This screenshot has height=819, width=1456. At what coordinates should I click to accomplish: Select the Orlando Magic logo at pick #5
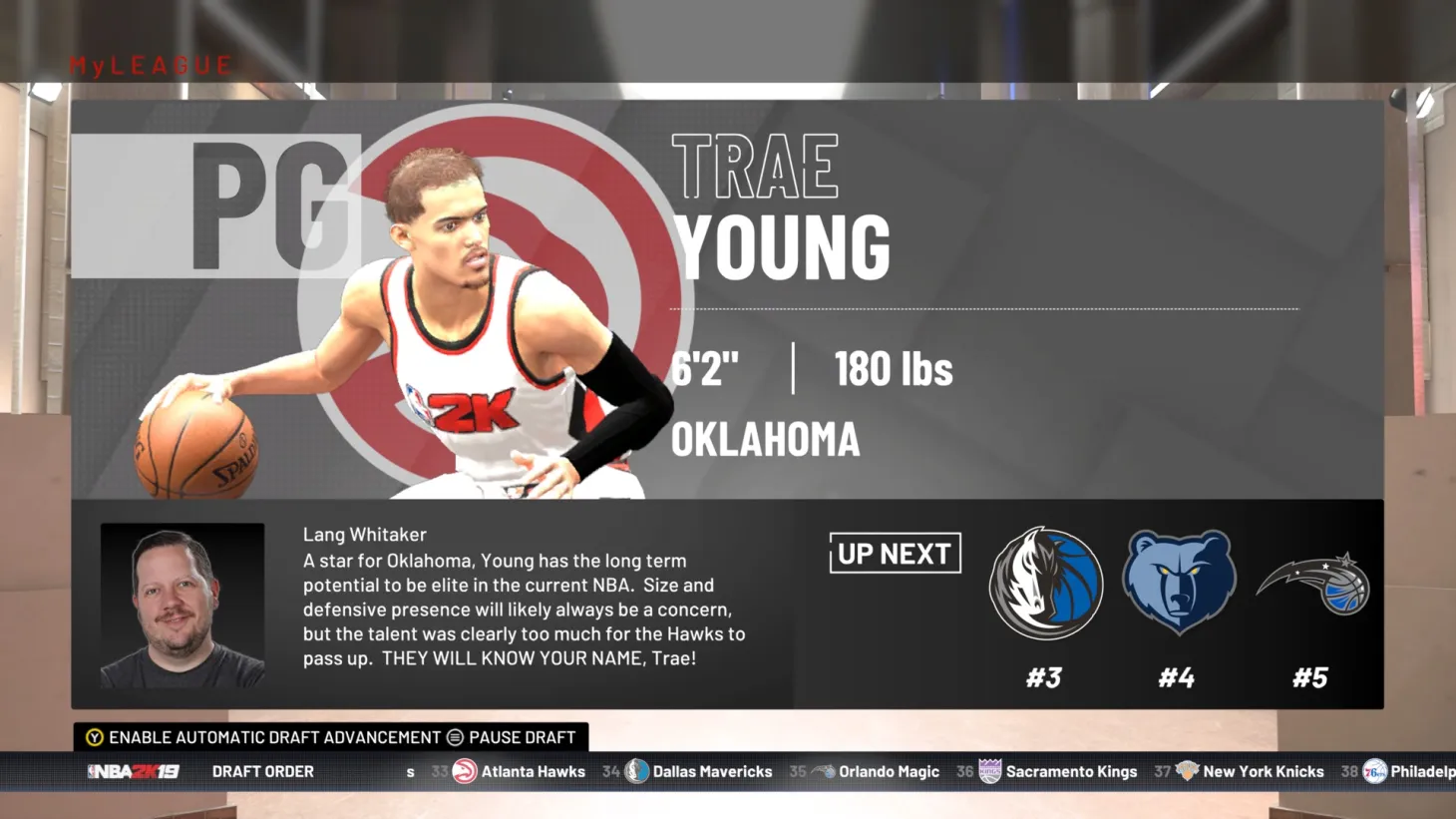[1312, 584]
